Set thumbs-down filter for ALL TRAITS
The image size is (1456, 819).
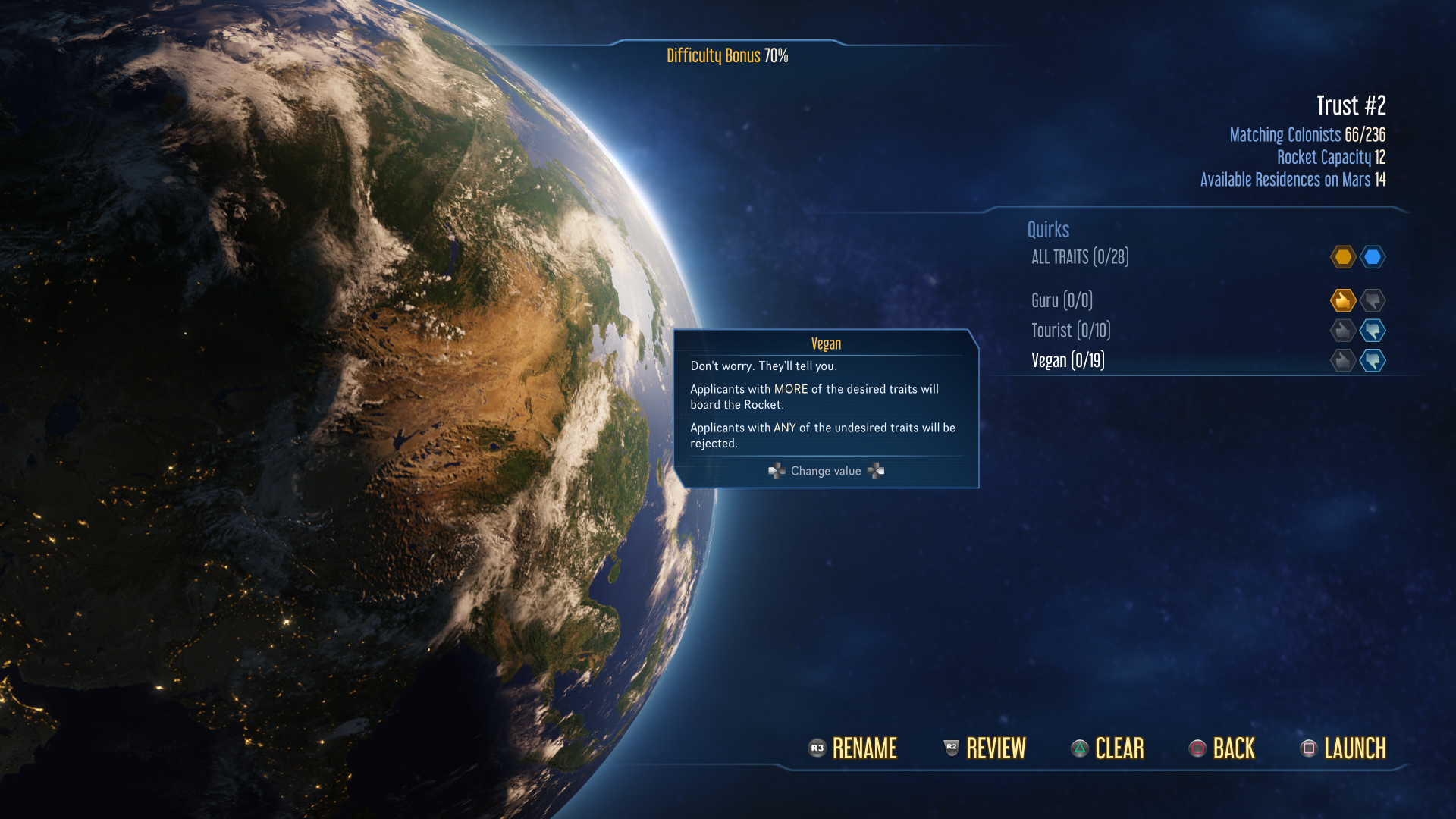(x=1373, y=257)
